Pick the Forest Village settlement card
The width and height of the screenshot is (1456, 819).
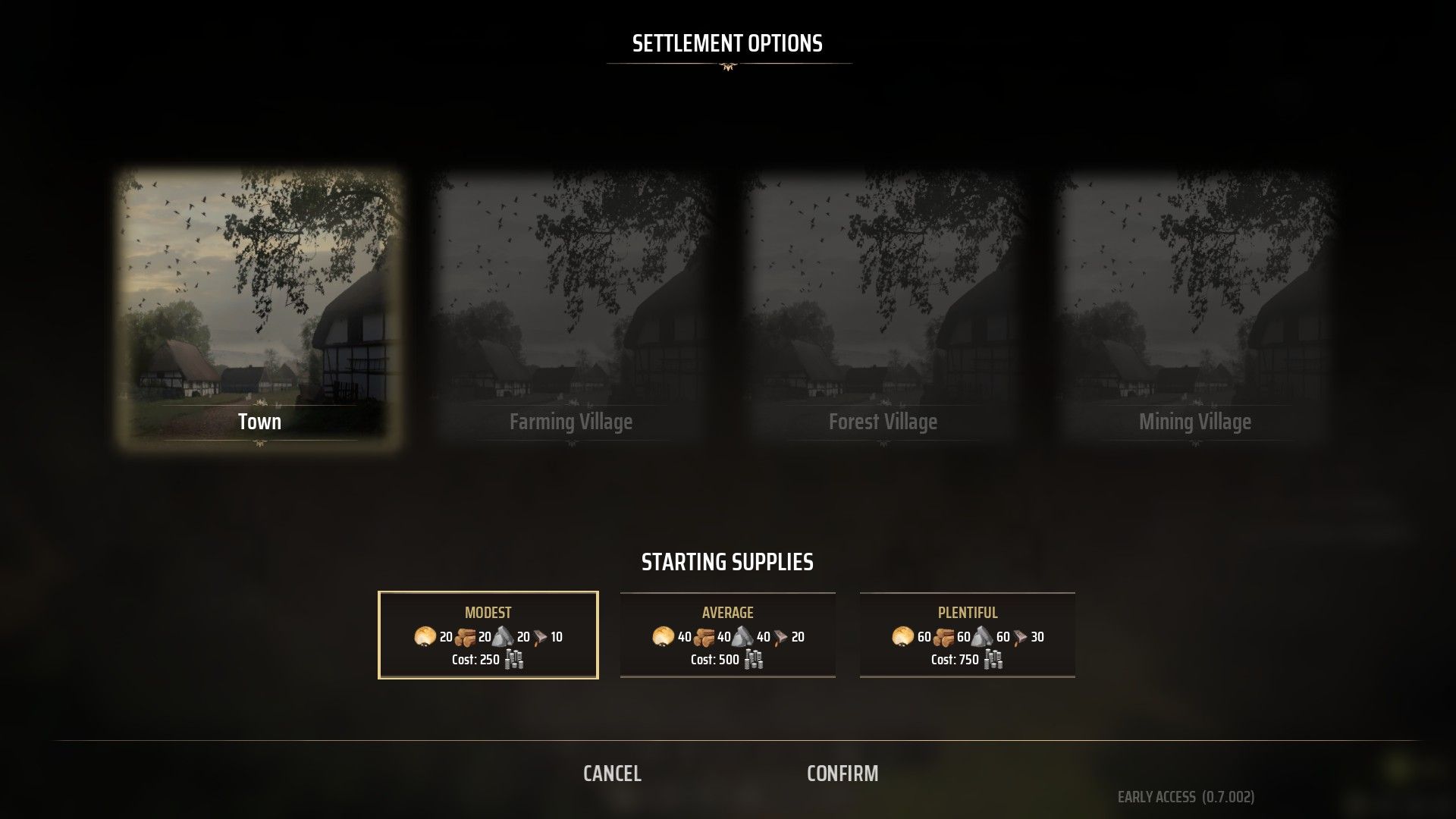(883, 309)
